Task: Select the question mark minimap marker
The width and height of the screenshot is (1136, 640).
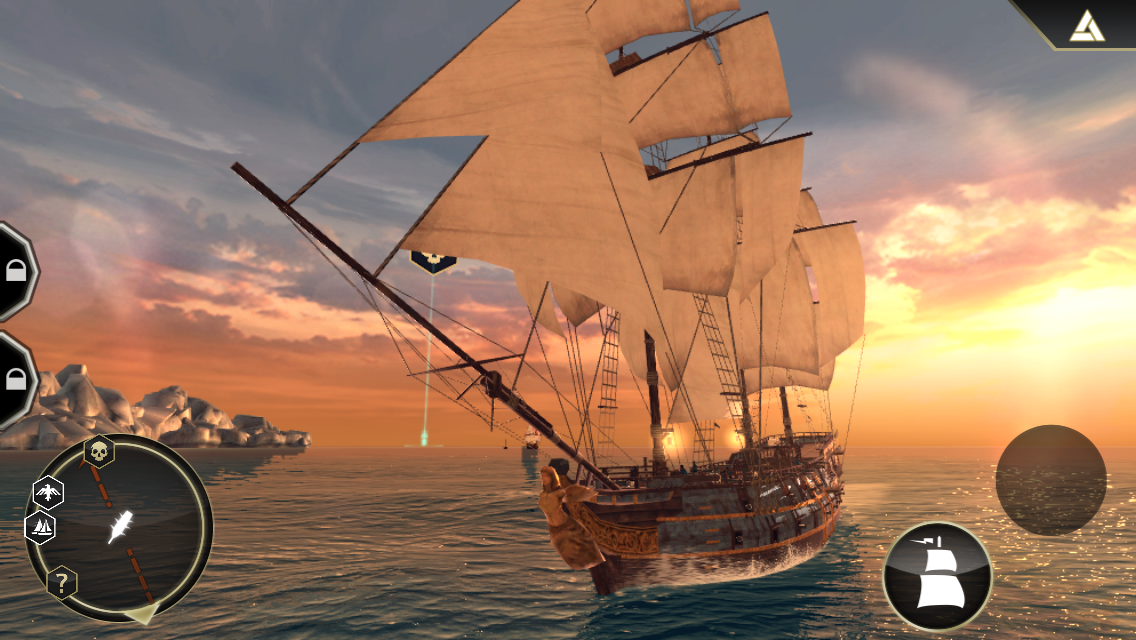Action: pyautogui.click(x=61, y=583)
